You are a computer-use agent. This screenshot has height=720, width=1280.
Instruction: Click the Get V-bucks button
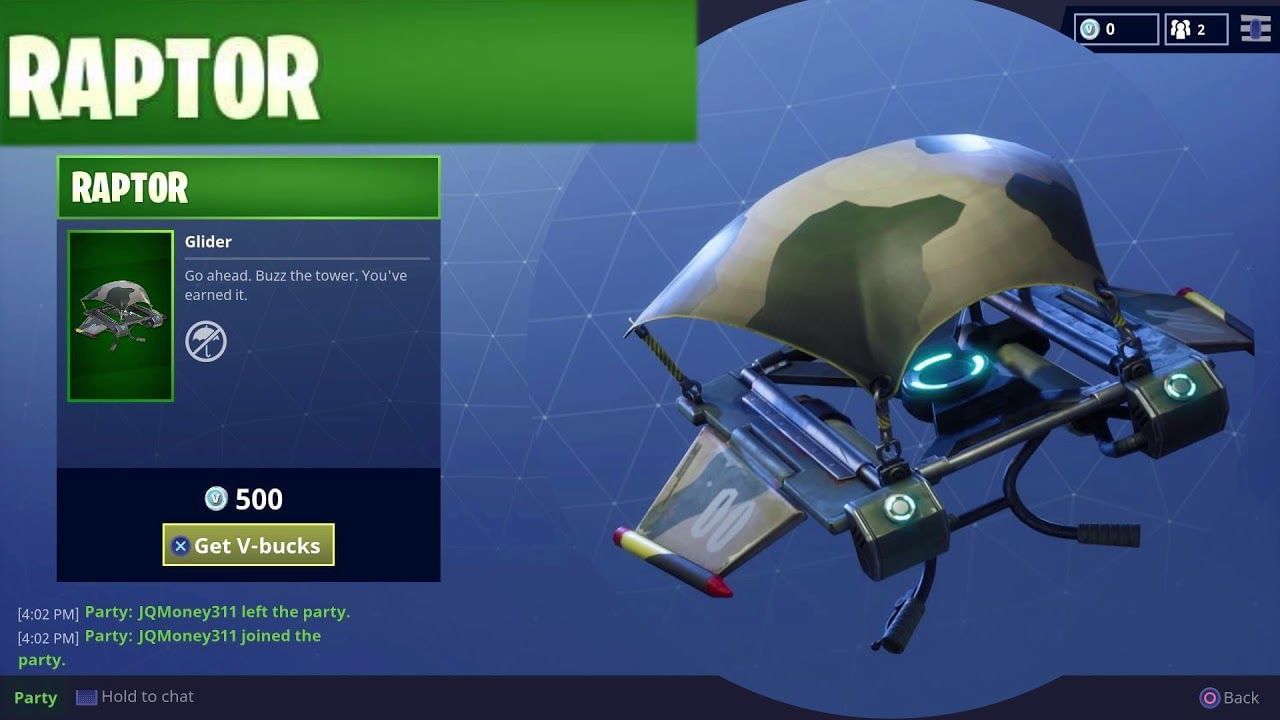[x=248, y=545]
